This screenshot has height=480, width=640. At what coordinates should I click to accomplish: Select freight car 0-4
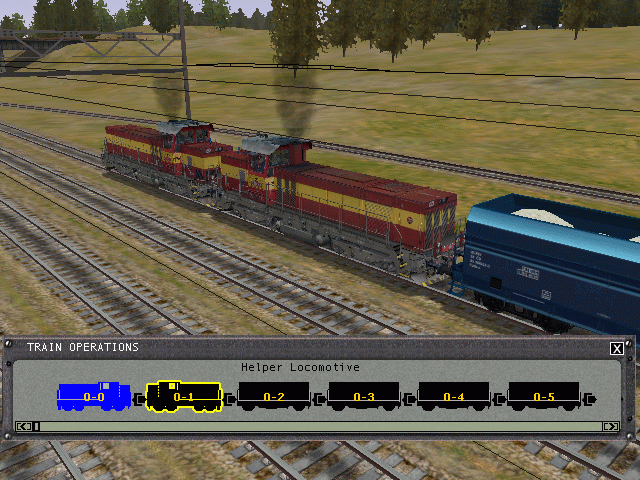click(453, 397)
